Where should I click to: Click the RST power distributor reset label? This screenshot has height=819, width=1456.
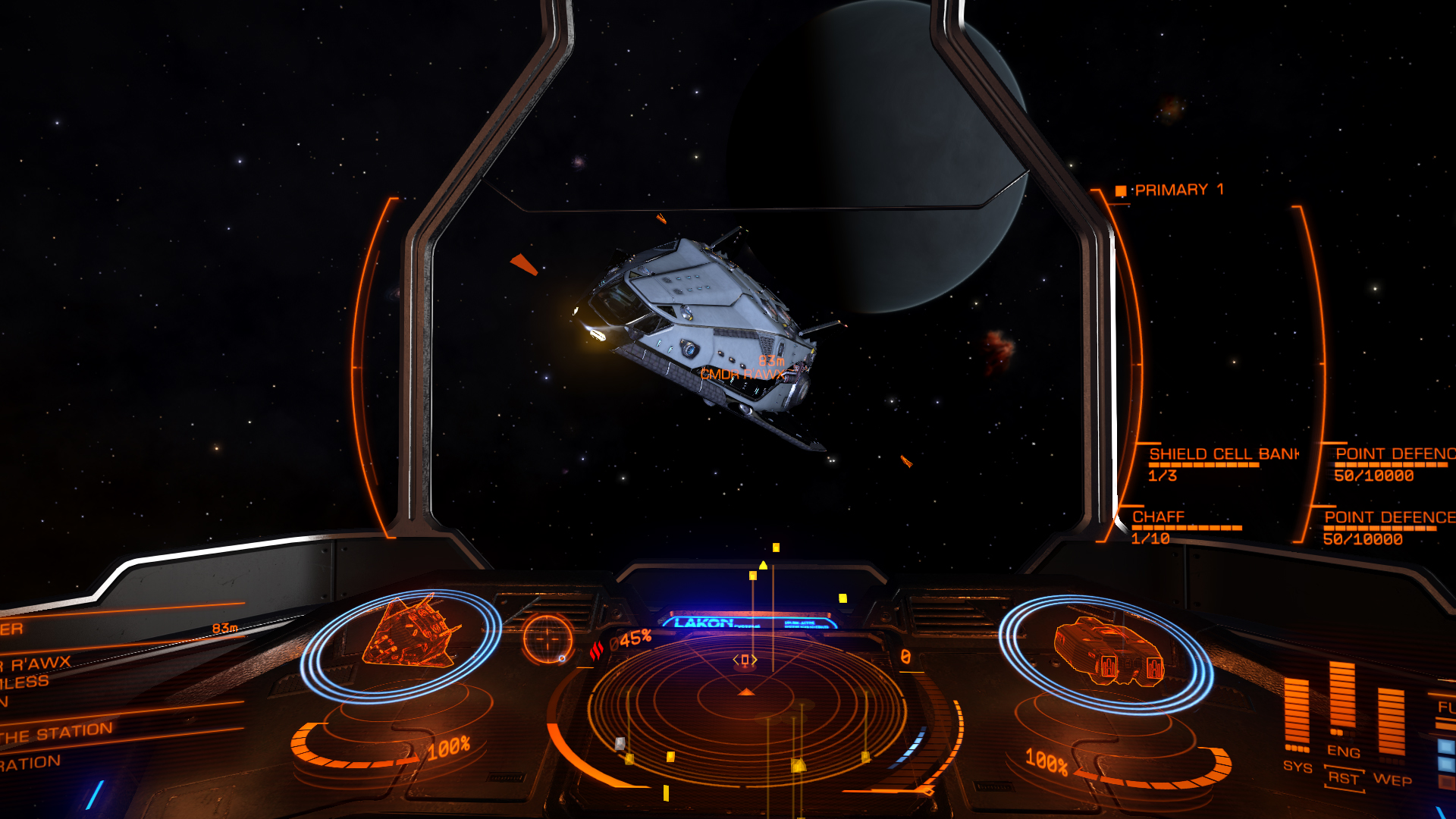coord(1343,779)
